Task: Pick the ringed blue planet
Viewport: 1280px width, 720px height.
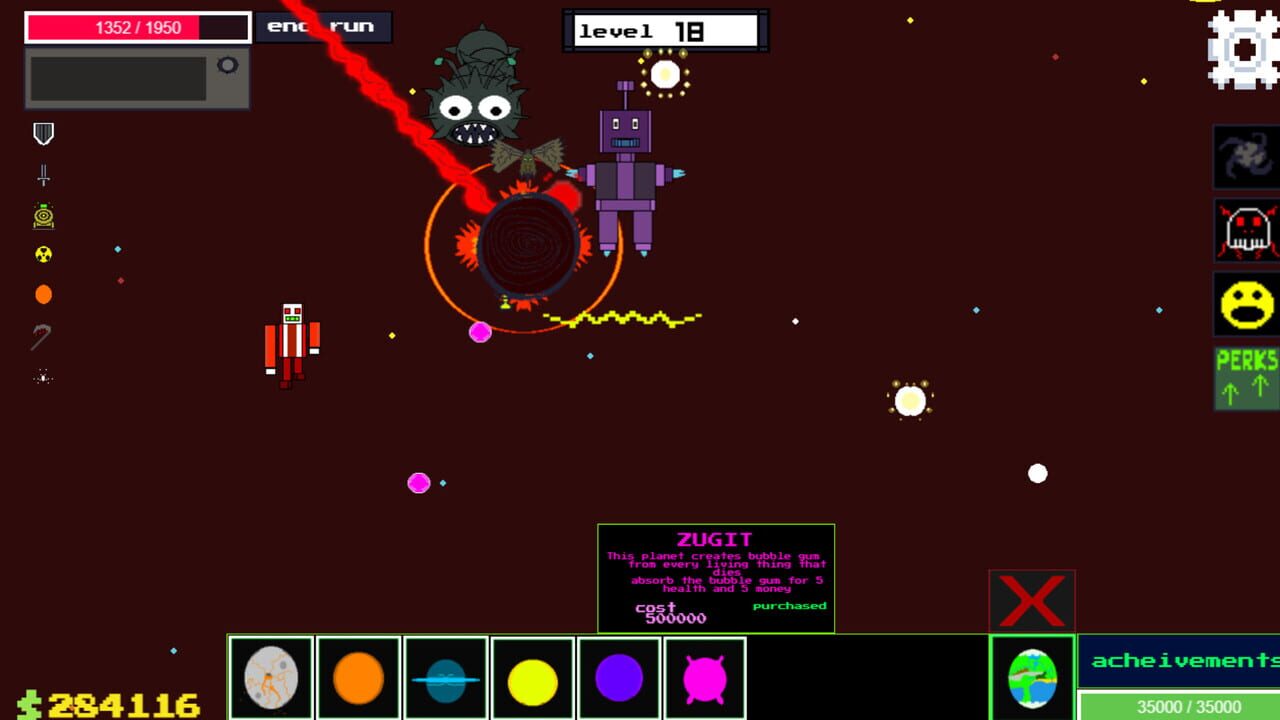Action: (445, 677)
